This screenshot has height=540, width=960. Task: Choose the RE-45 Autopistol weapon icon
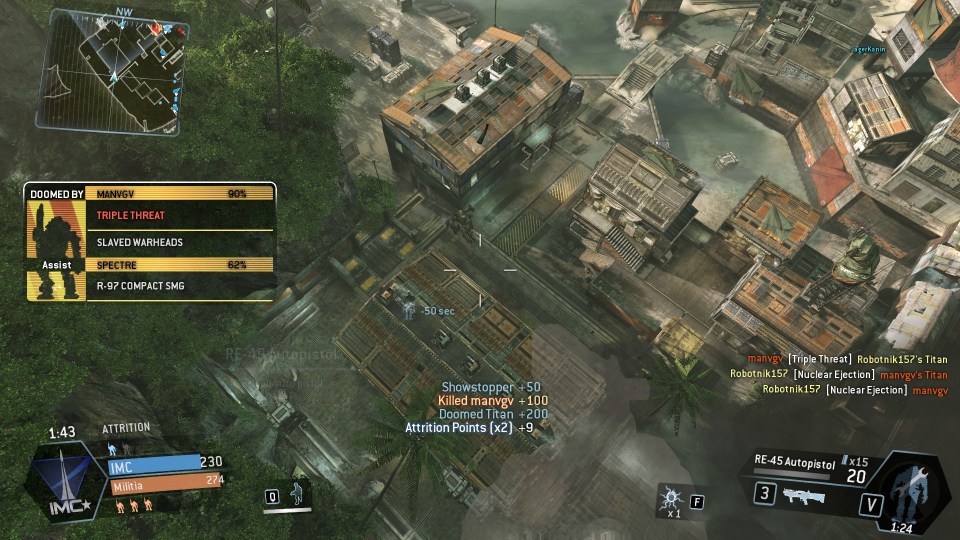806,494
